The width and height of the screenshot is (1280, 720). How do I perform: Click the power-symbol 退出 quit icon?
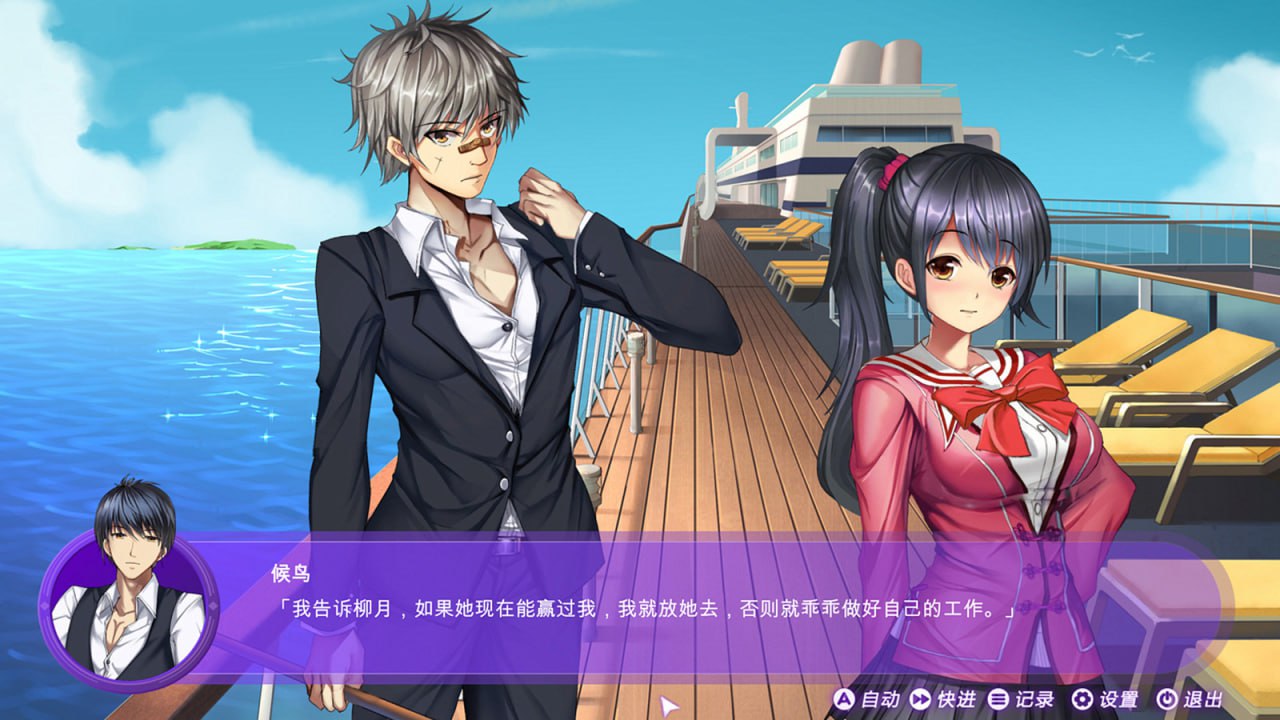coord(1165,698)
